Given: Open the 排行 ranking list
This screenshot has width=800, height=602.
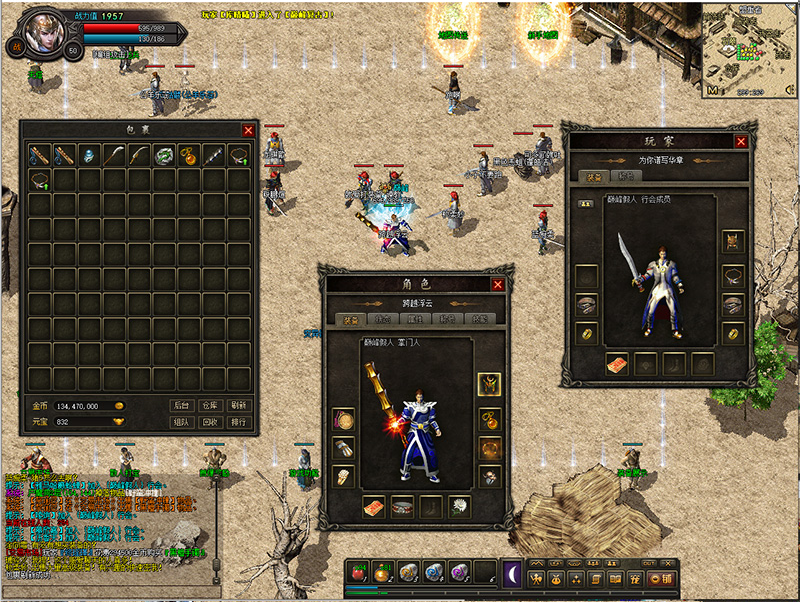Looking at the screenshot, I should 238,422.
